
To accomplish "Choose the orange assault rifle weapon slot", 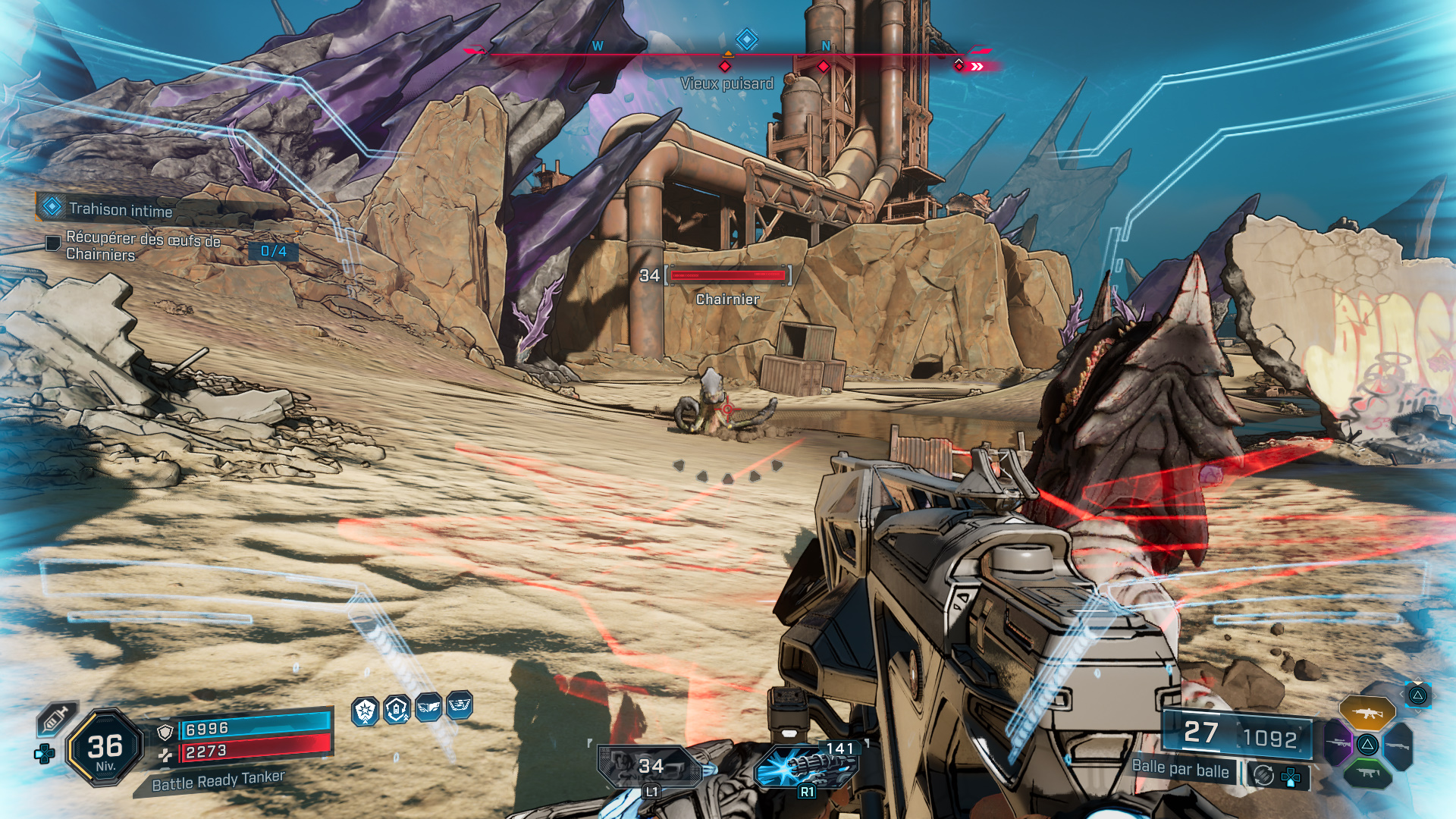I will [1367, 713].
